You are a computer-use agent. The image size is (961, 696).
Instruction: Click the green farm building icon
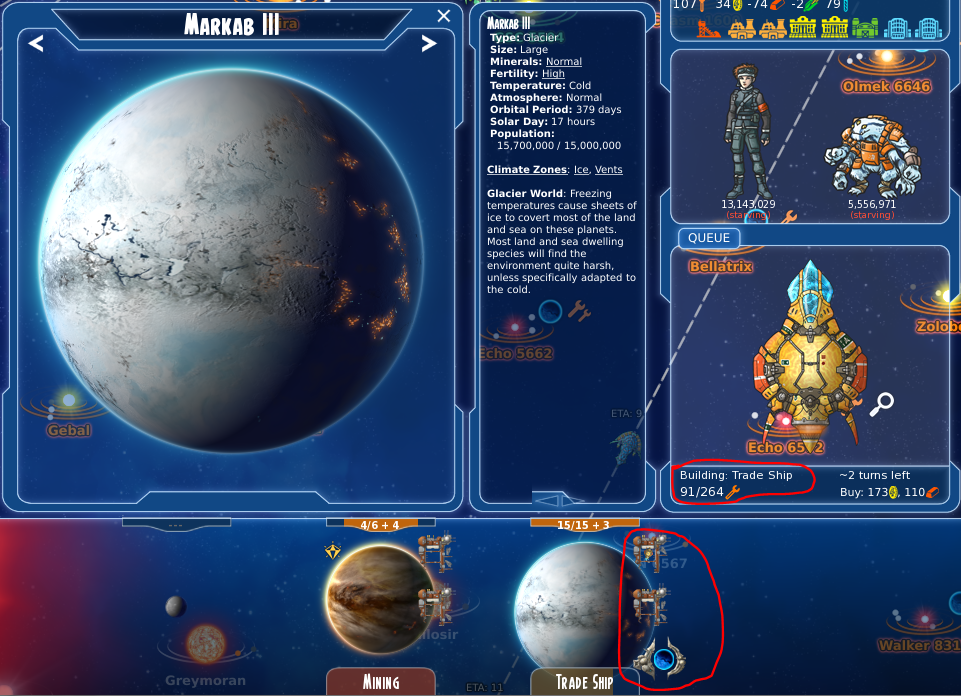865,29
